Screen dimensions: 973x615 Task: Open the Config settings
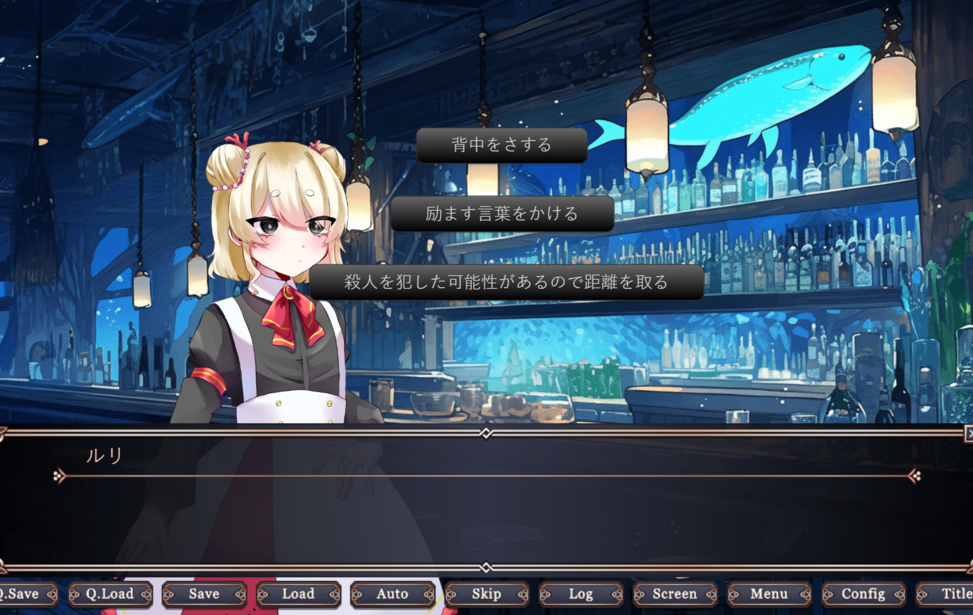click(863, 594)
